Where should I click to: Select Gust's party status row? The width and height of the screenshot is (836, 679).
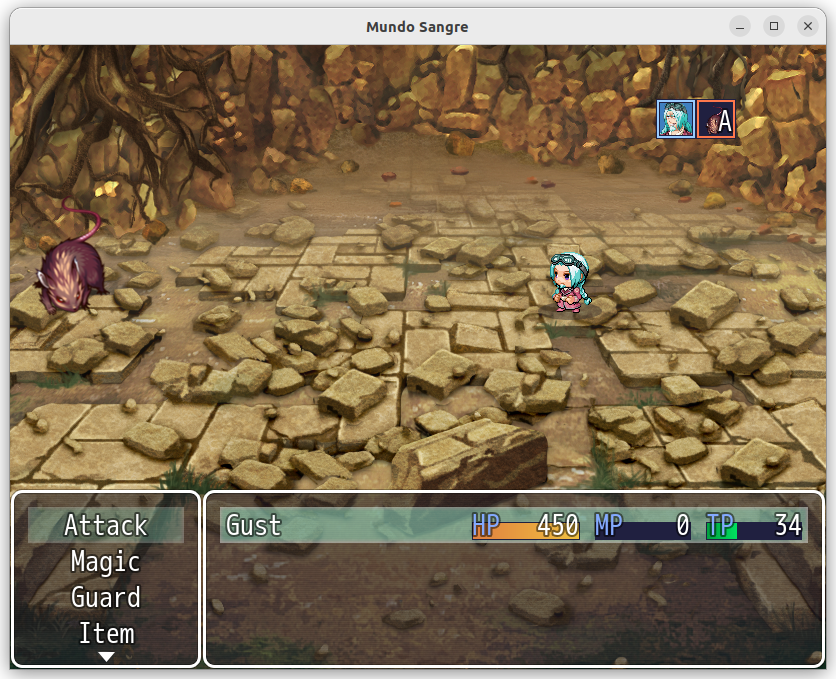tap(513, 525)
